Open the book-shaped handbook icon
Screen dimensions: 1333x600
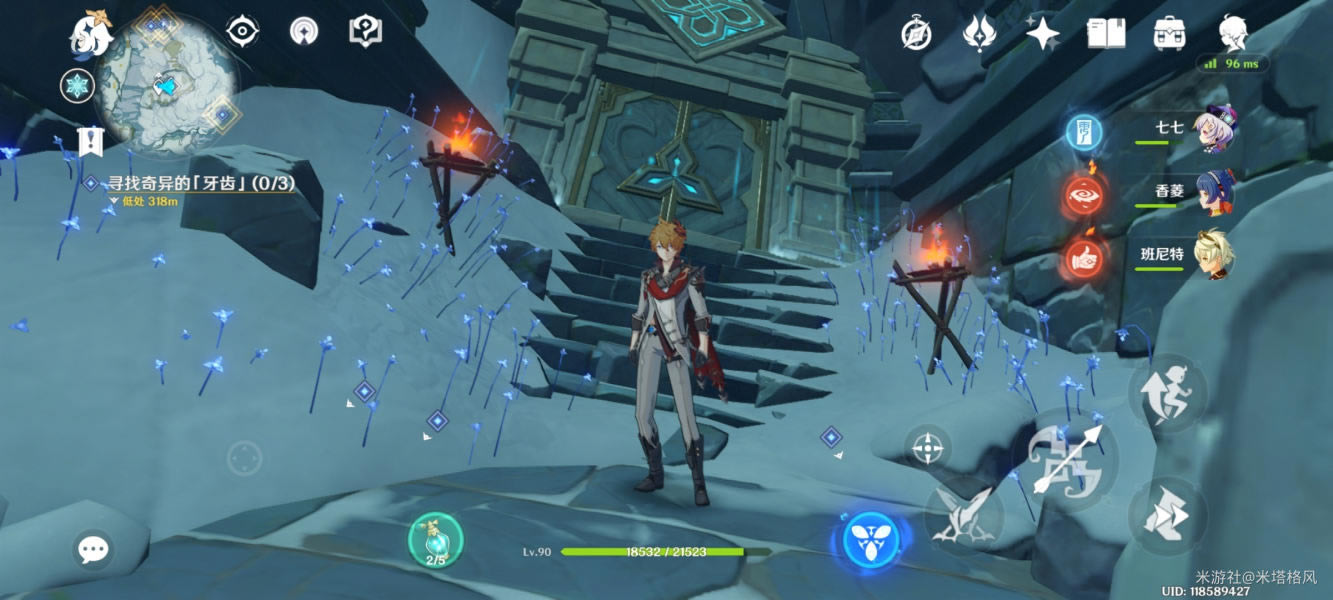point(1105,34)
